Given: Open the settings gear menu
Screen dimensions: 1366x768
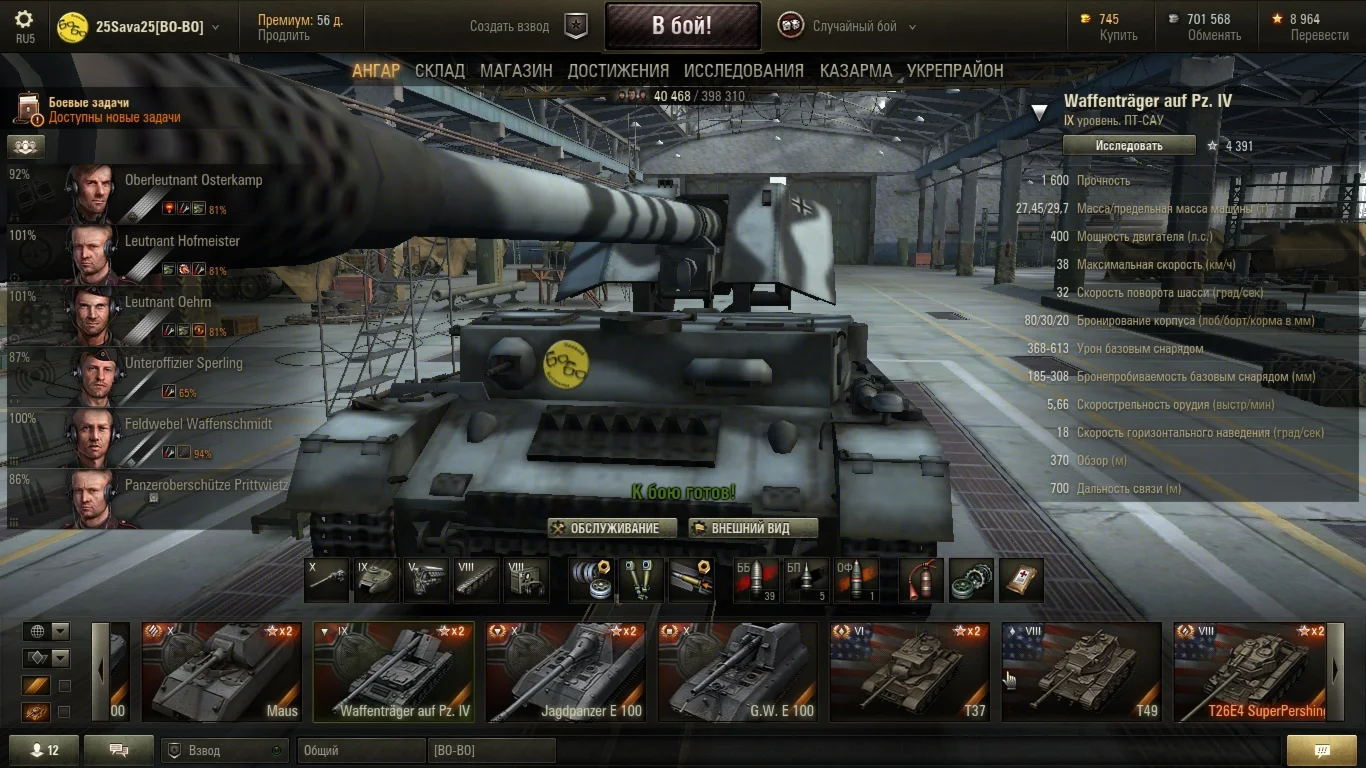Looking at the screenshot, I should (24, 20).
